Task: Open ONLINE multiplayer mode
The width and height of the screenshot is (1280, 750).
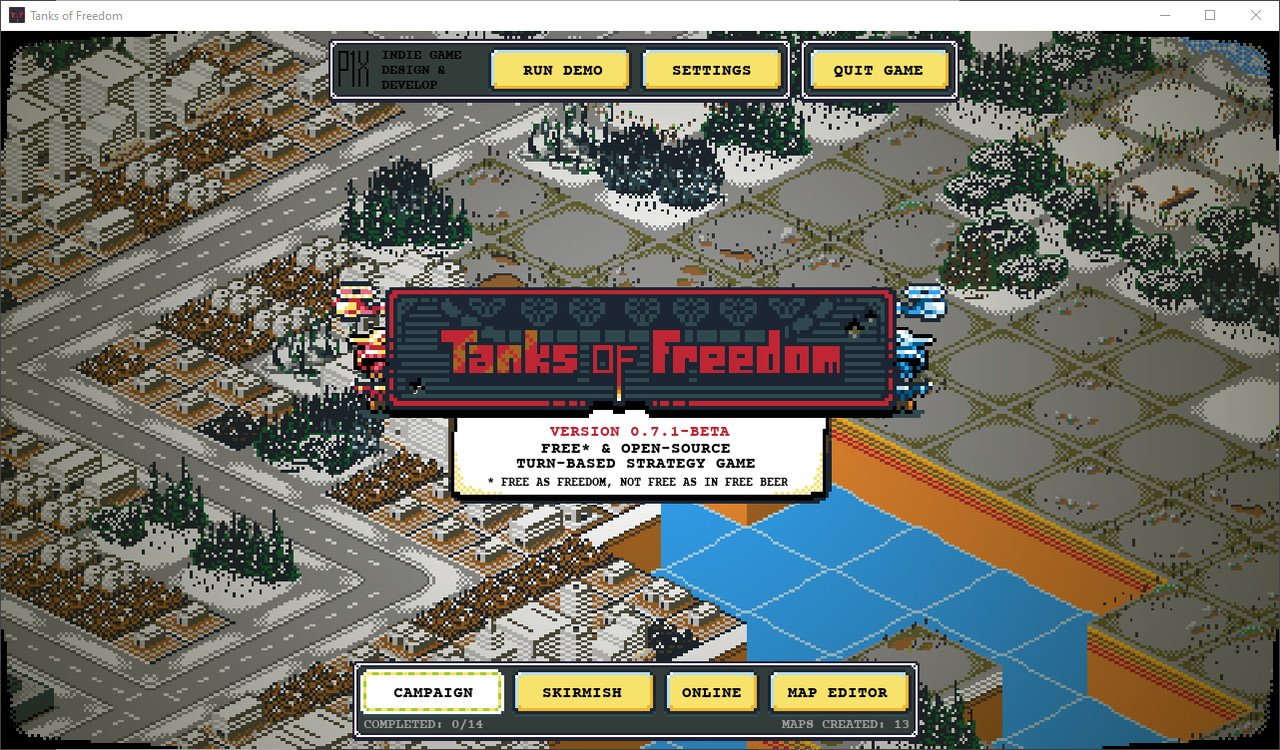Action: [x=711, y=692]
